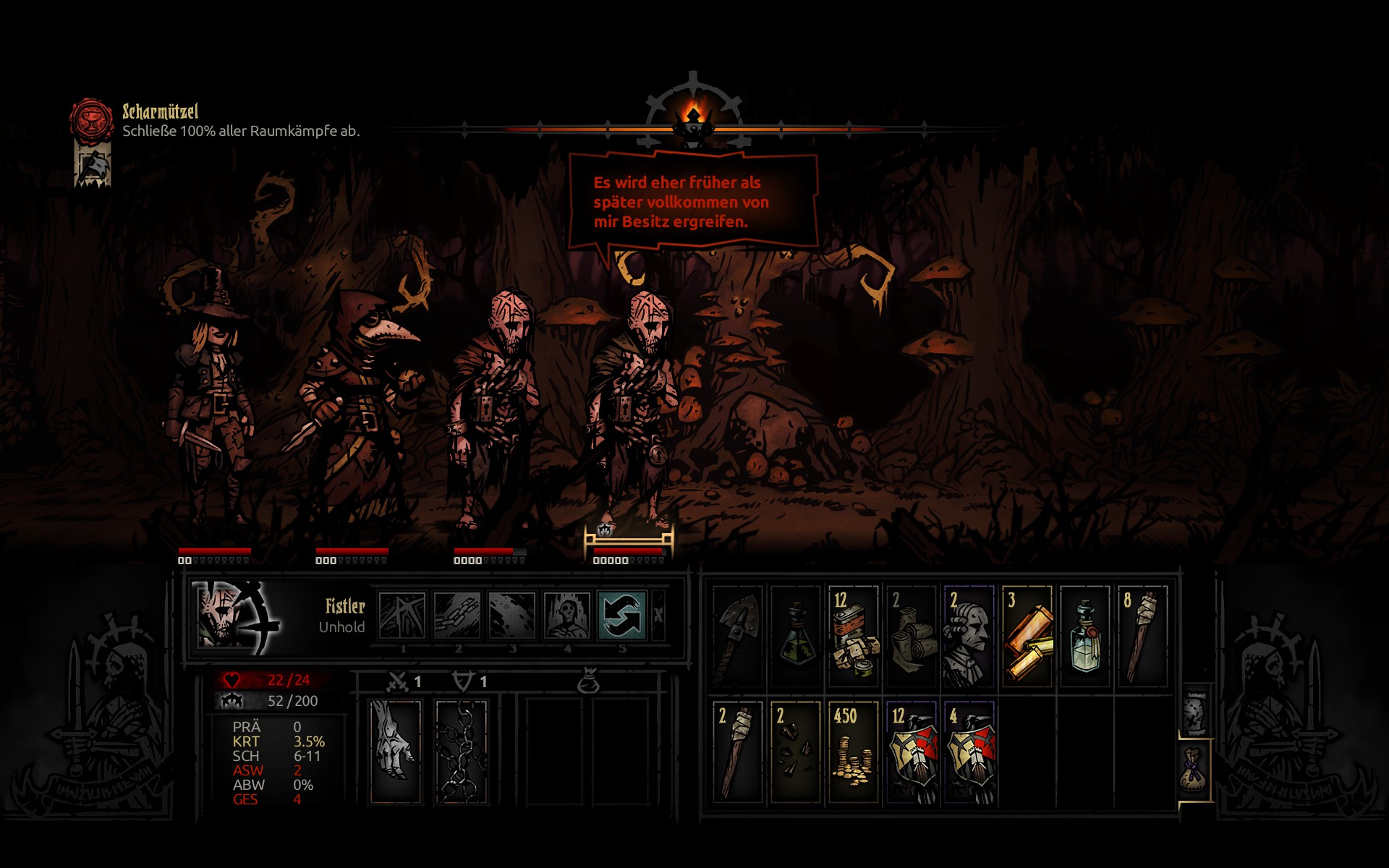Select the stone bust heirloom stack

[x=969, y=637]
